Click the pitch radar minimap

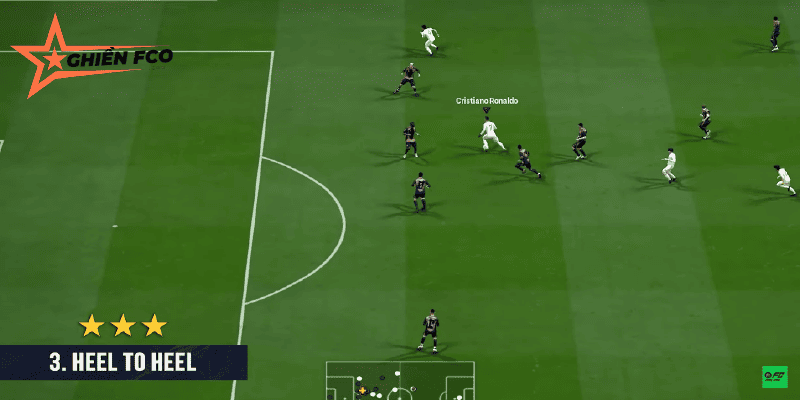pyautogui.click(x=399, y=381)
